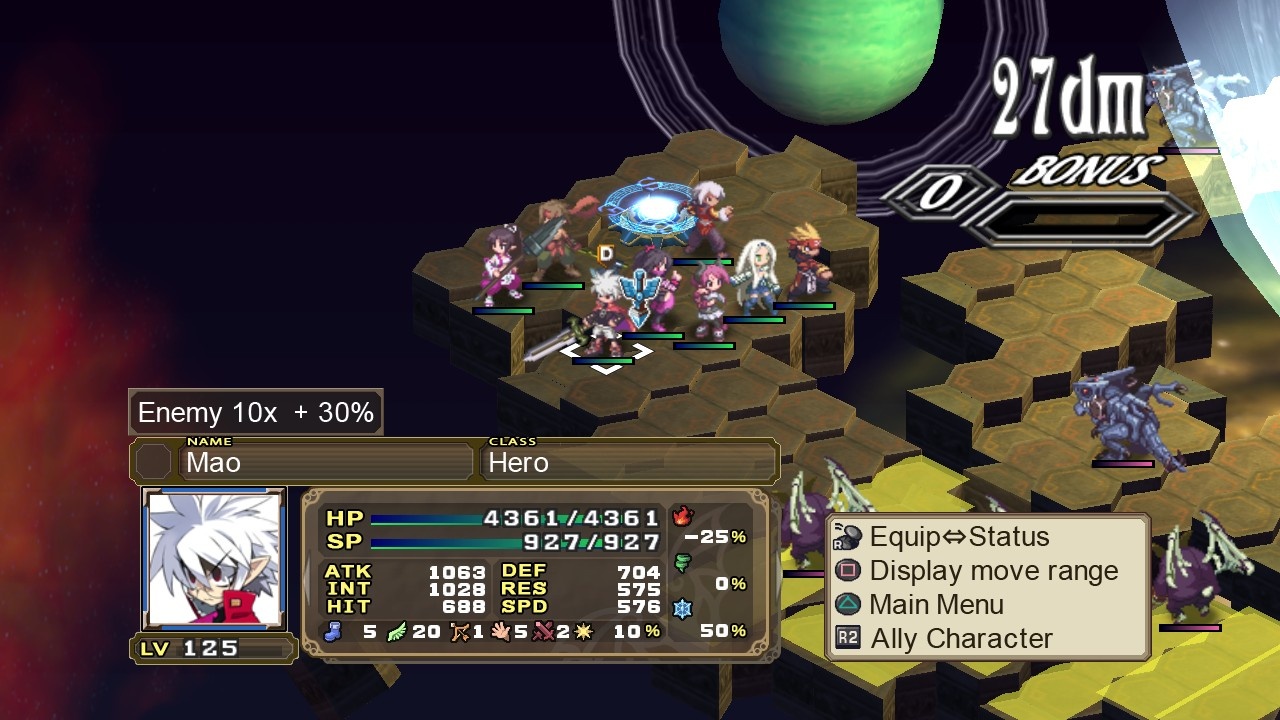1280x720 pixels.
Task: Click the crossed swords Counter icon
Action: (x=545, y=630)
